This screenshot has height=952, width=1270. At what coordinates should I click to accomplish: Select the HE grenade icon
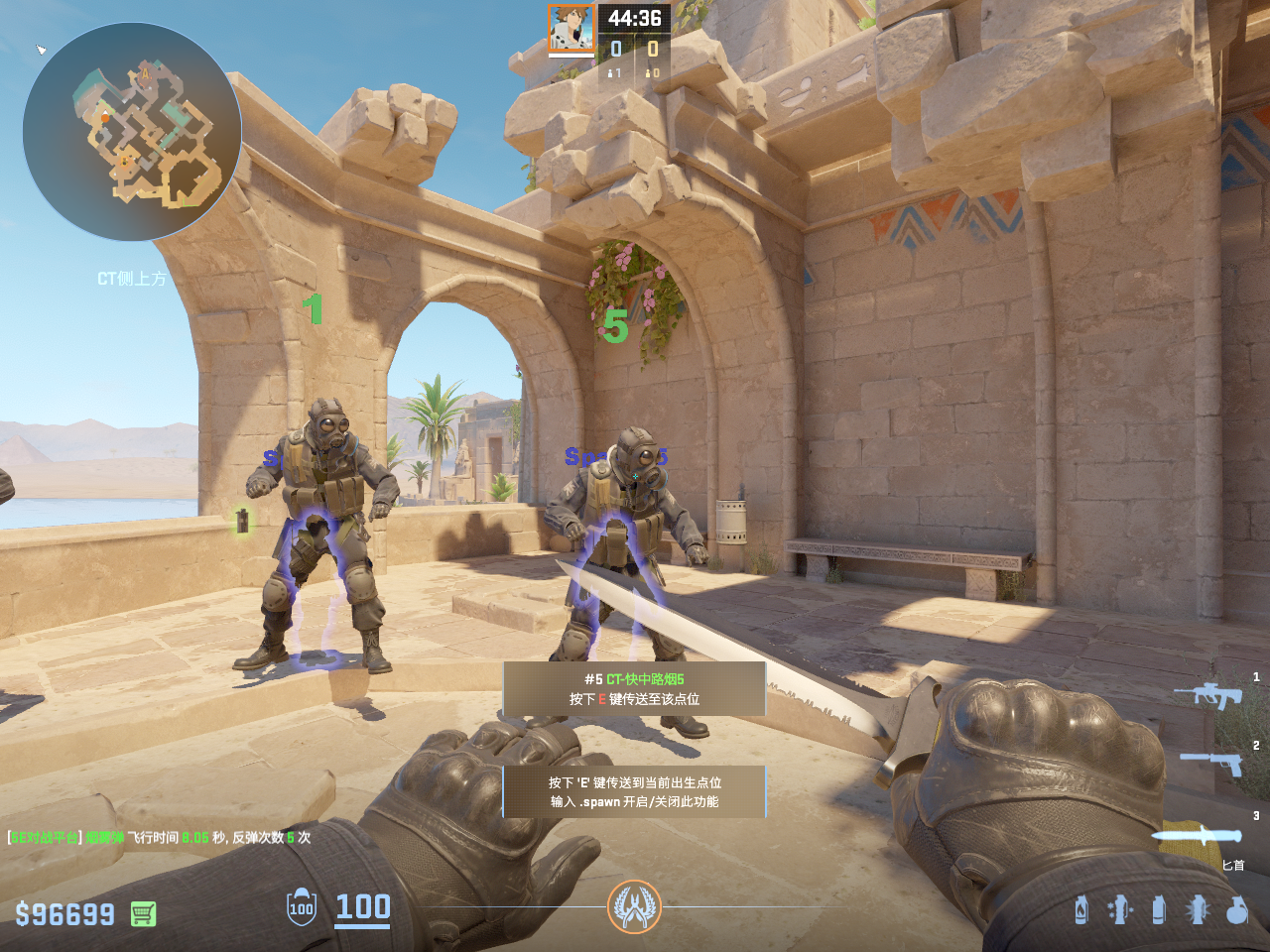tap(1236, 909)
